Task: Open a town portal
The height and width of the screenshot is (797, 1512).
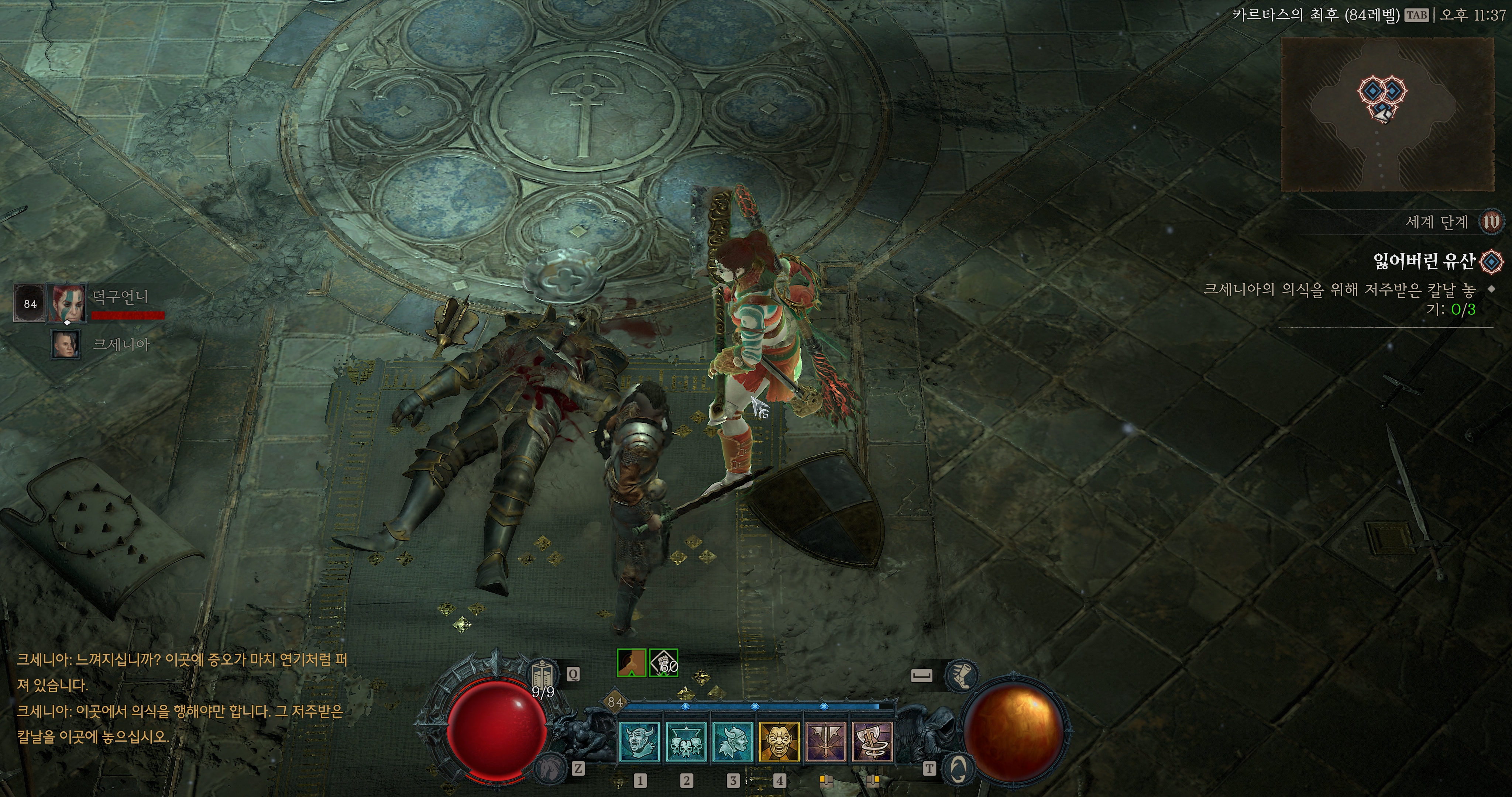Action: [958, 767]
